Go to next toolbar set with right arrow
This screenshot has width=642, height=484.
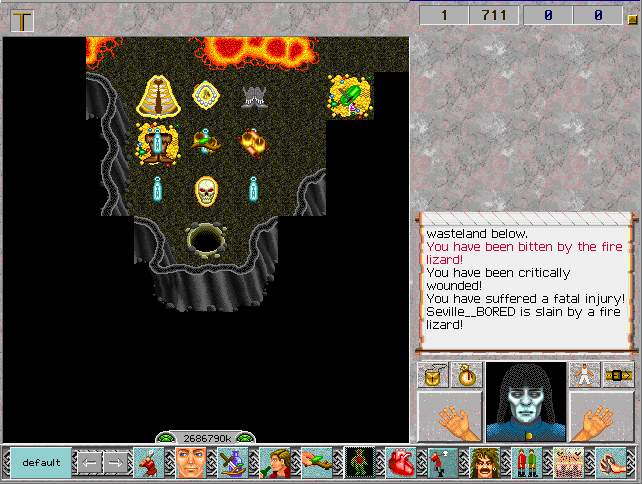(116, 463)
